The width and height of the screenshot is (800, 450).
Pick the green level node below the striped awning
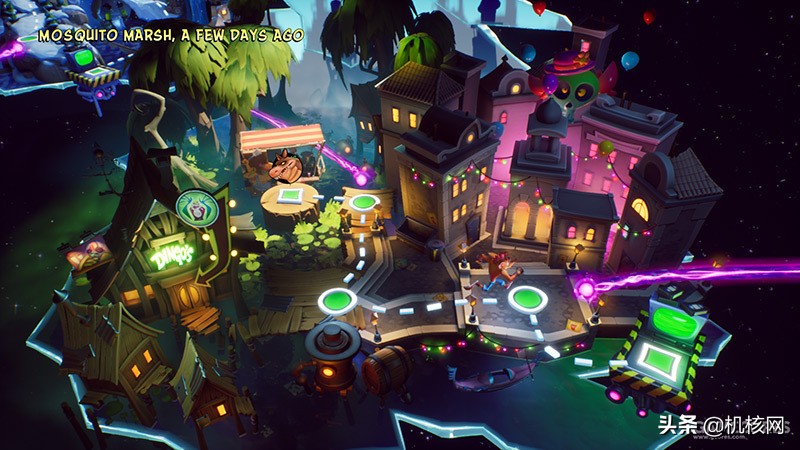tap(364, 203)
